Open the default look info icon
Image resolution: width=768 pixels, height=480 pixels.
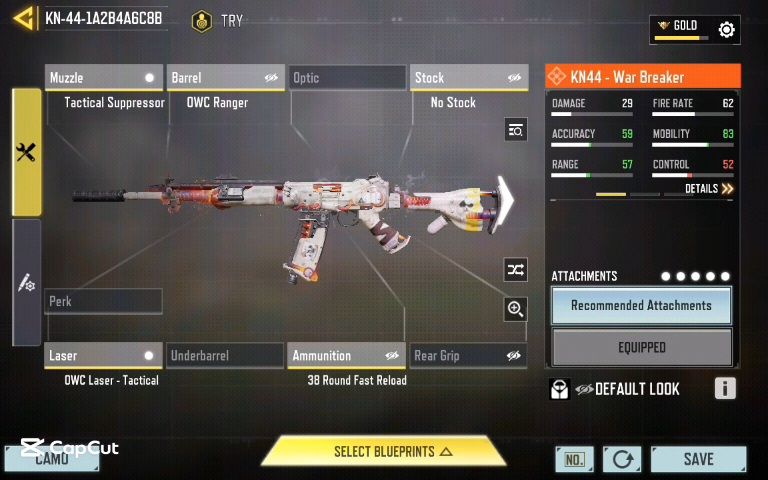(x=726, y=389)
